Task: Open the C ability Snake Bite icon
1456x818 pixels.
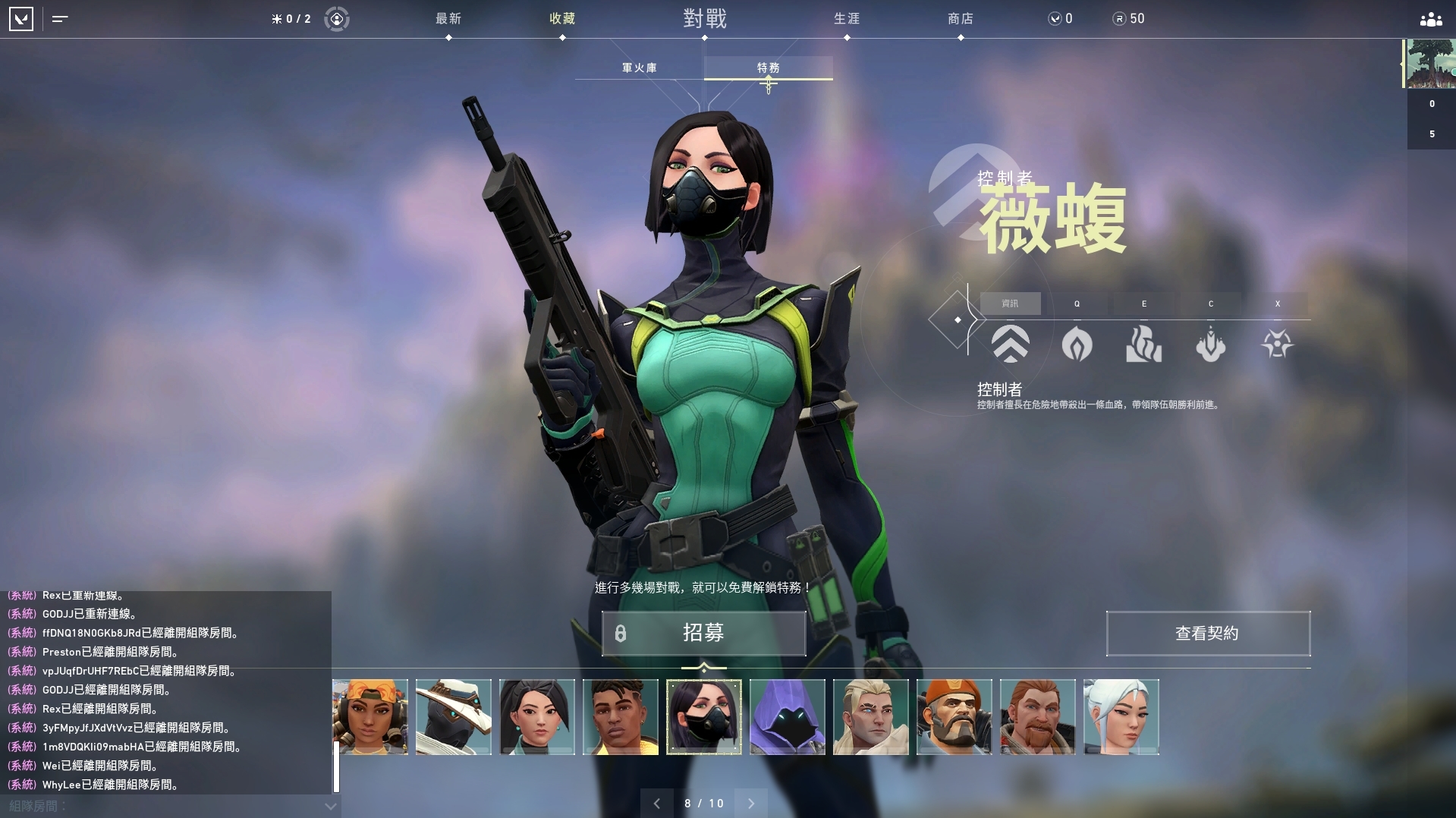Action: point(1210,345)
